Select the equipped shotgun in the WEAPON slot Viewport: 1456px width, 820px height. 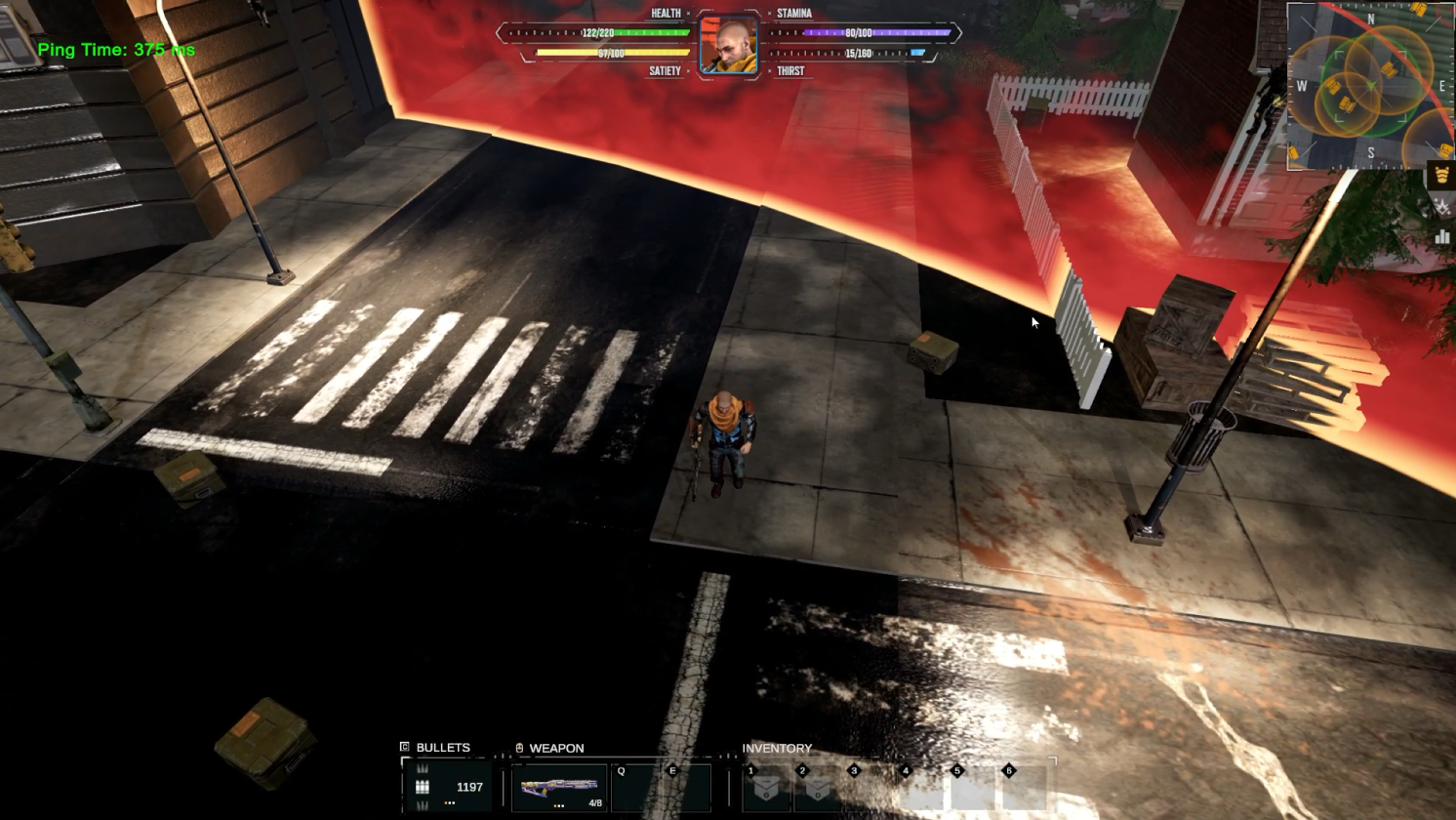[559, 786]
